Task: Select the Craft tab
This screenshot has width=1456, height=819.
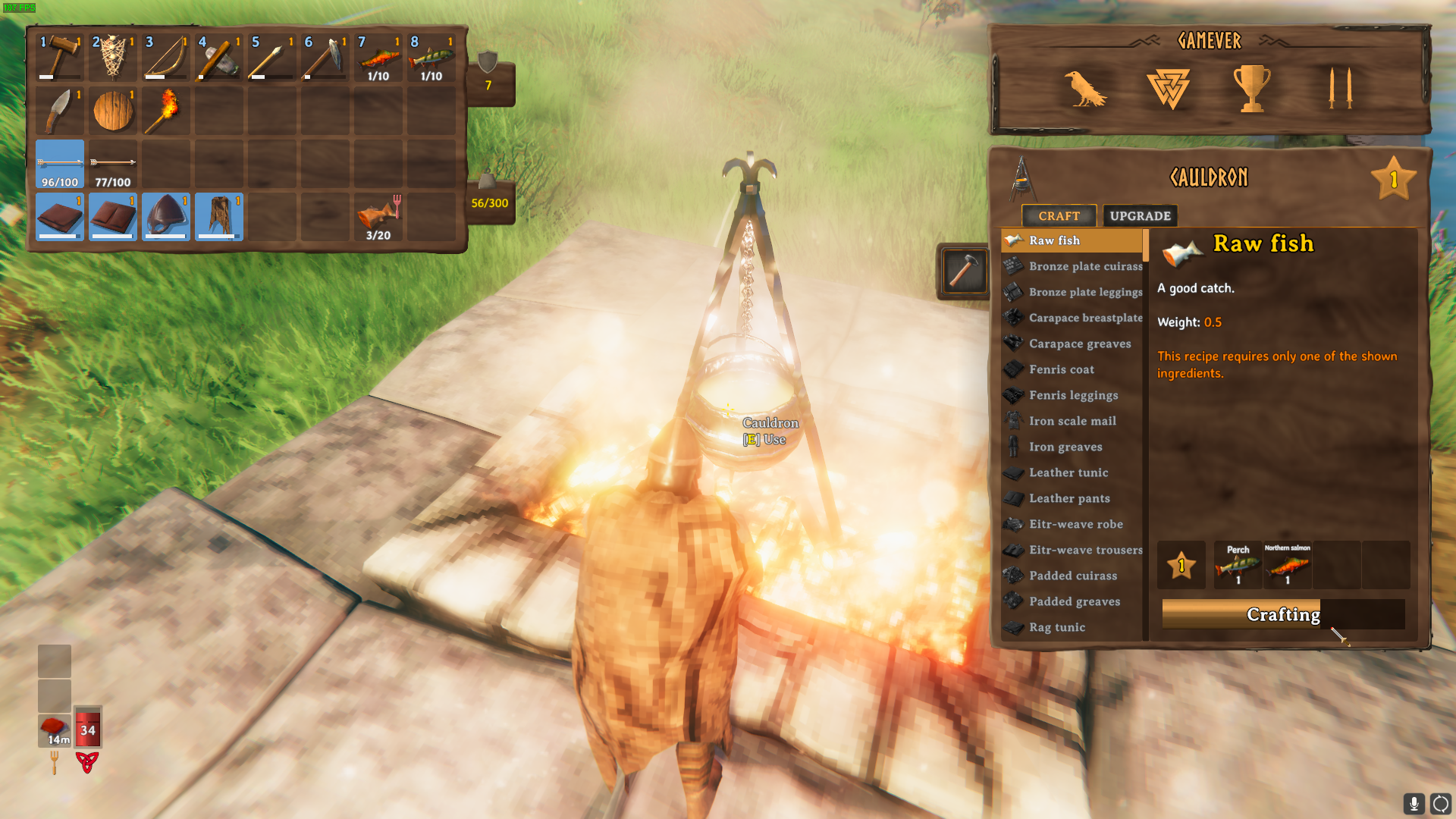Action: click(1059, 216)
